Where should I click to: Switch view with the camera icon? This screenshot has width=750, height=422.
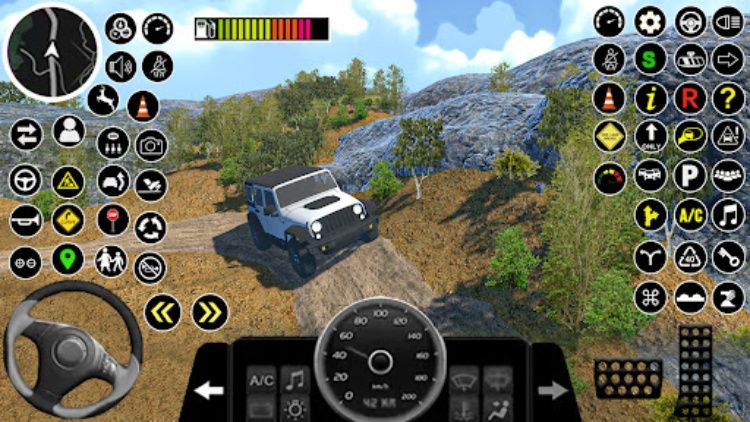(151, 146)
